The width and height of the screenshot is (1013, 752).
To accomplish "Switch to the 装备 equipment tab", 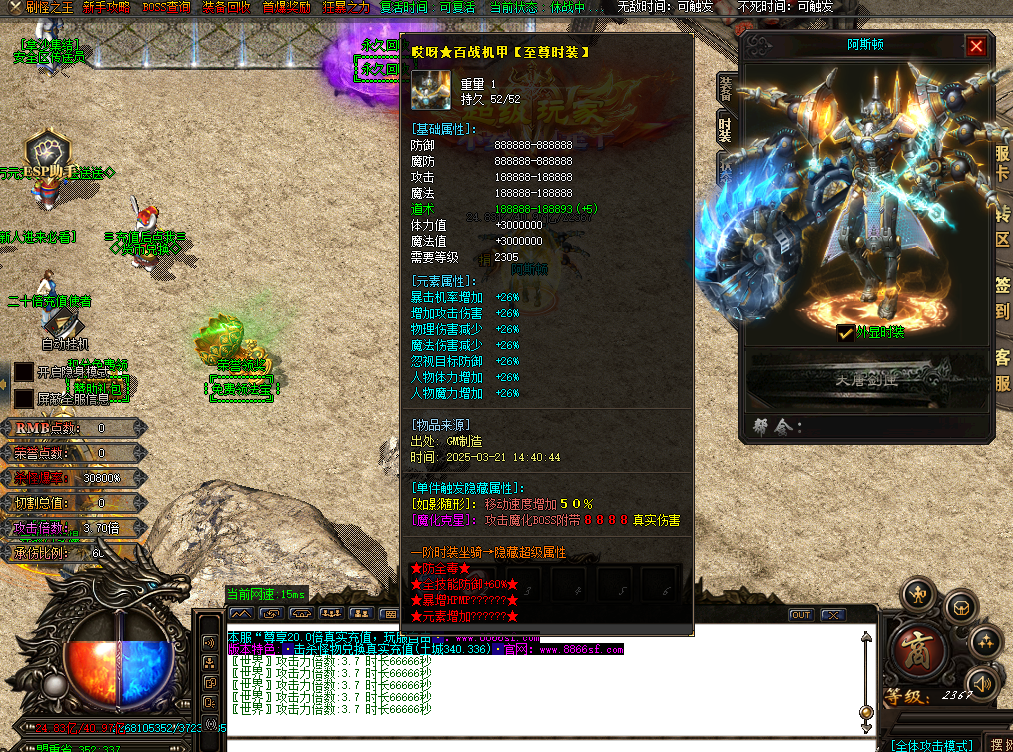I will (x=726, y=89).
